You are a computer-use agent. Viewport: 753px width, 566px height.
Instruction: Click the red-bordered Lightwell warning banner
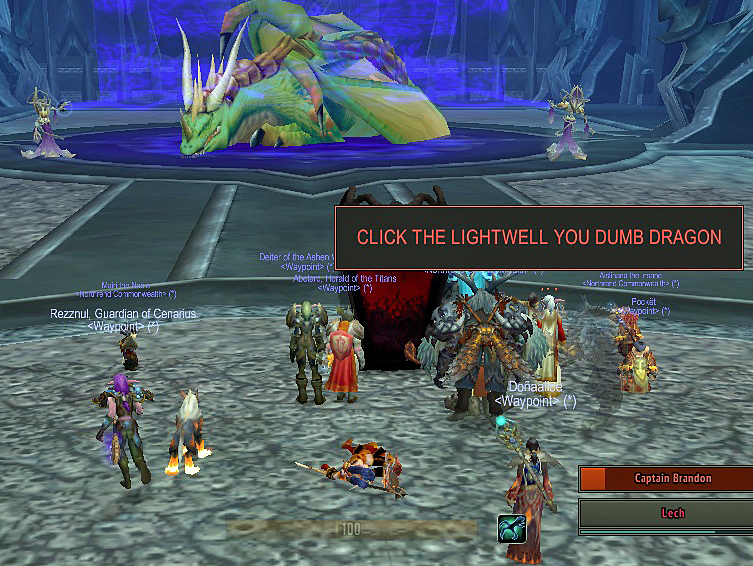(x=539, y=238)
